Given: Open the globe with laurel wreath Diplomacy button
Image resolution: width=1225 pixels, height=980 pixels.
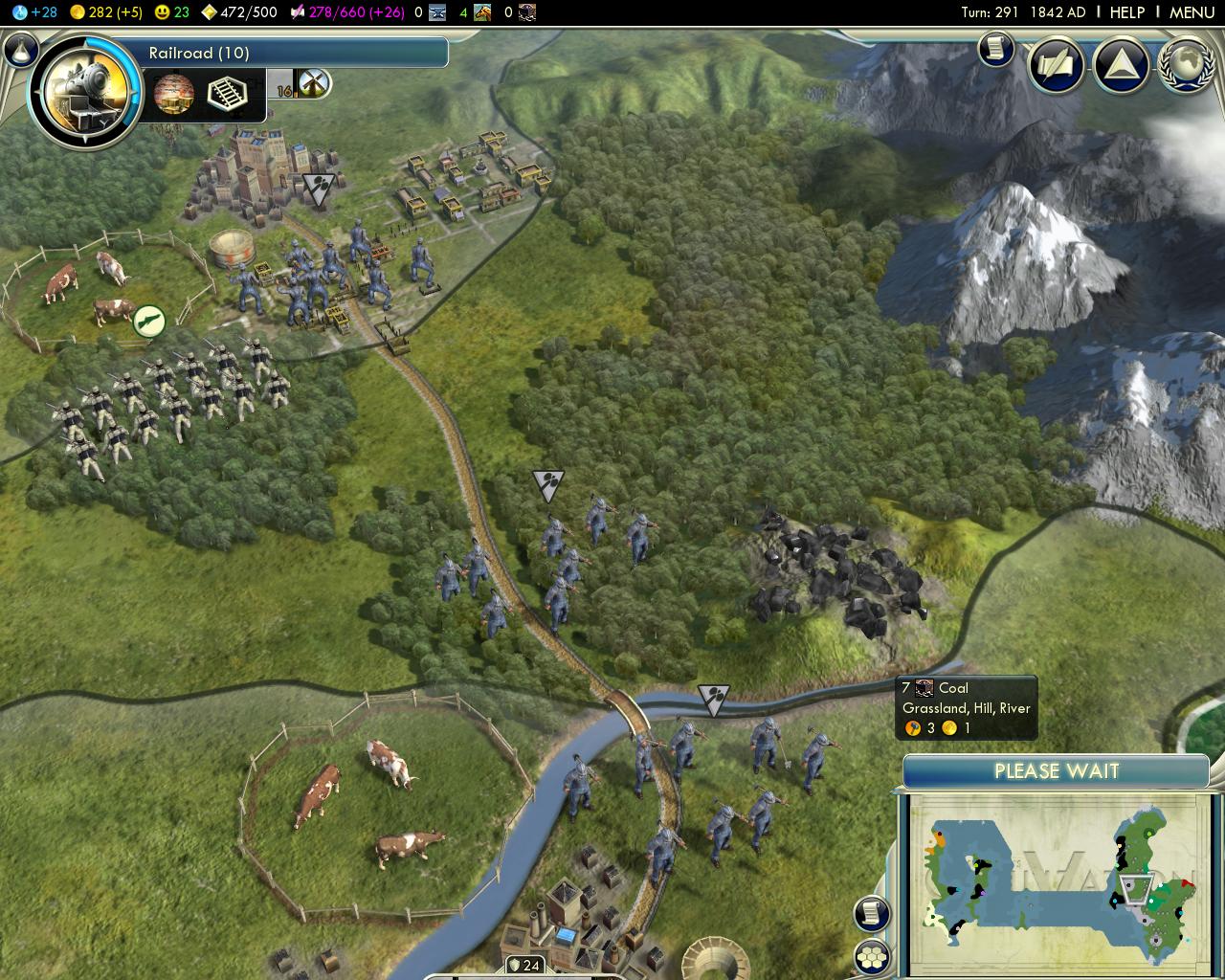Looking at the screenshot, I should click(x=1185, y=65).
